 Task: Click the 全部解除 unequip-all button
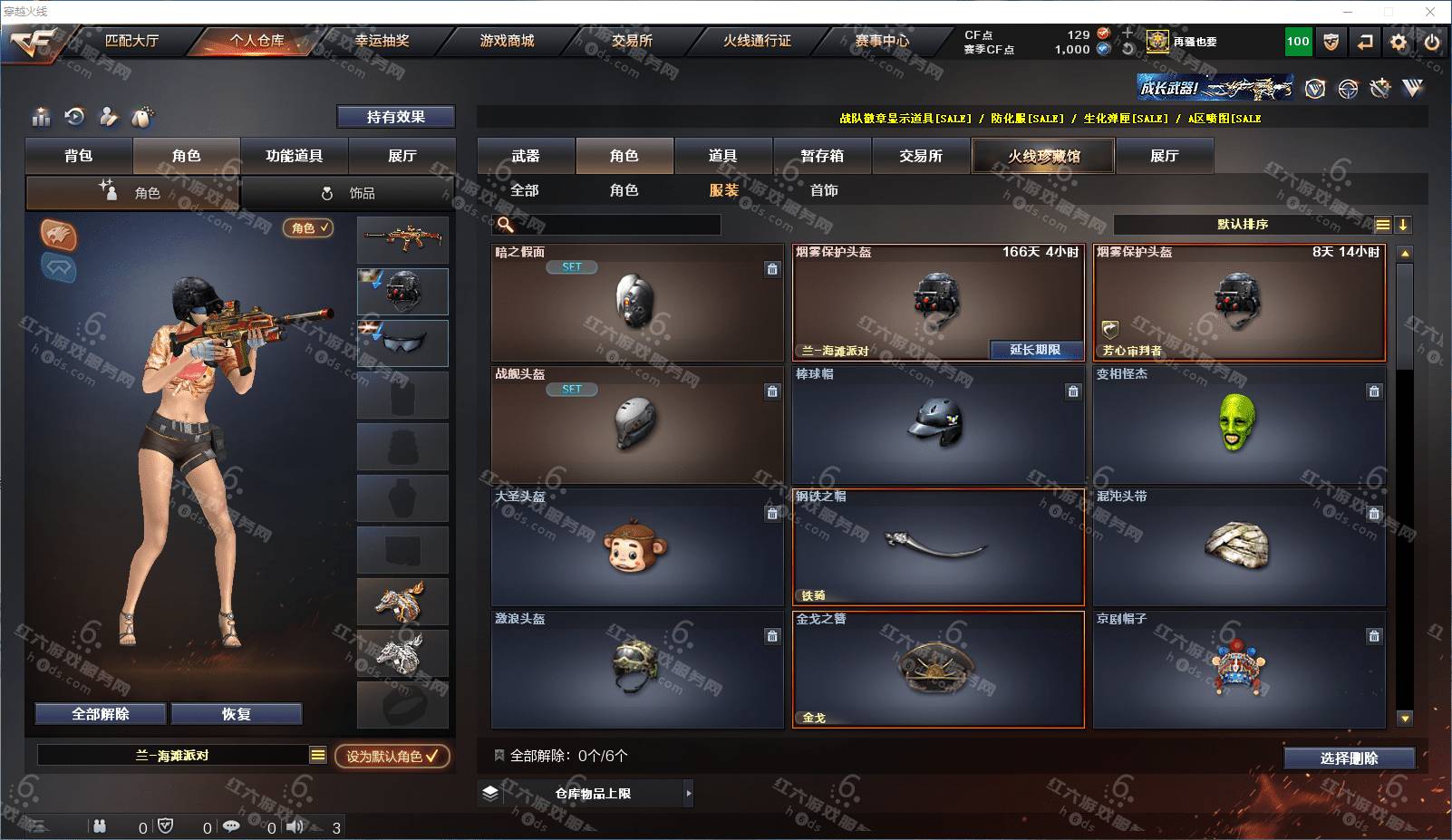click(101, 714)
